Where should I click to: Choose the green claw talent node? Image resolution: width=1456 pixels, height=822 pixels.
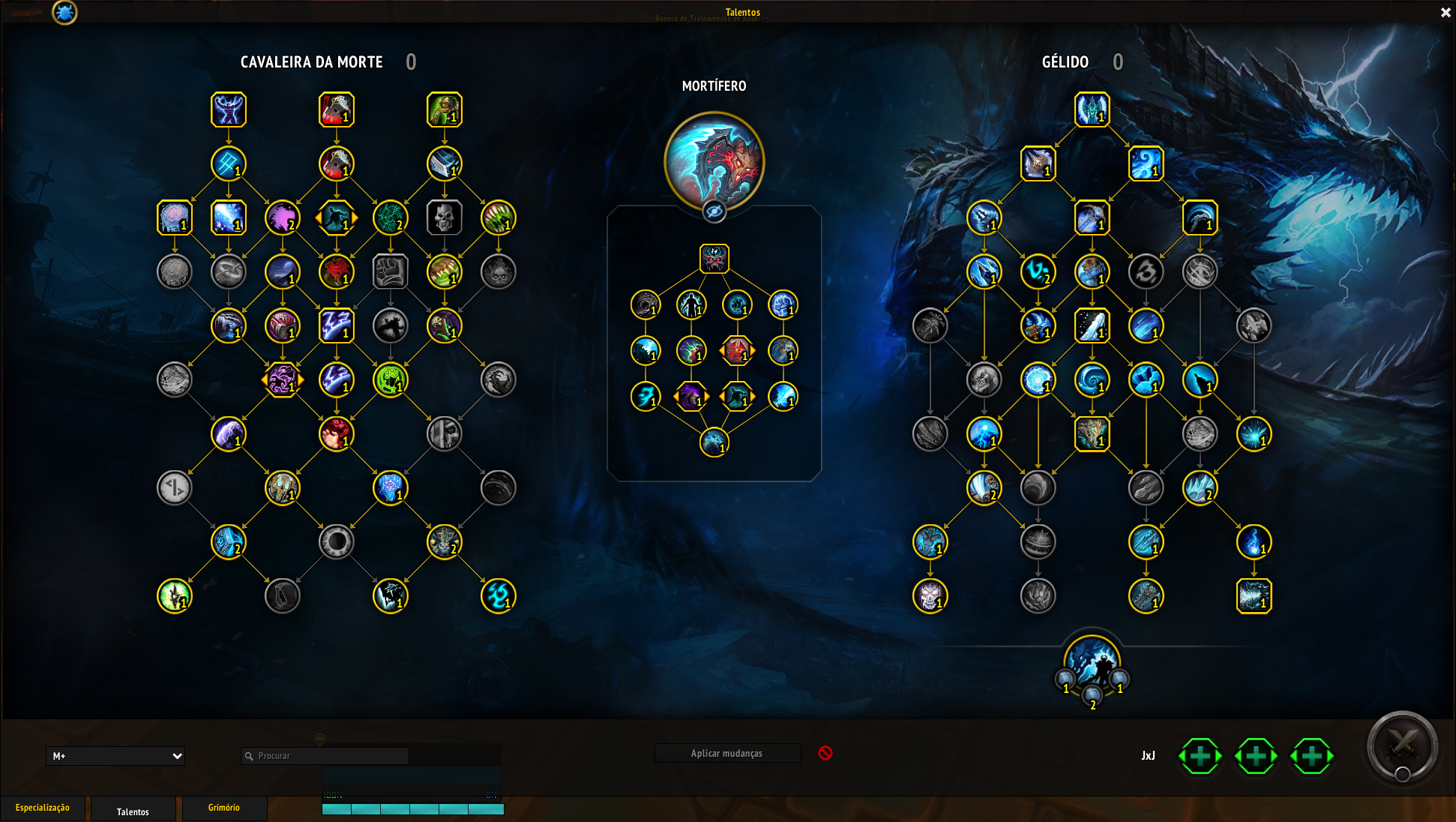click(498, 218)
